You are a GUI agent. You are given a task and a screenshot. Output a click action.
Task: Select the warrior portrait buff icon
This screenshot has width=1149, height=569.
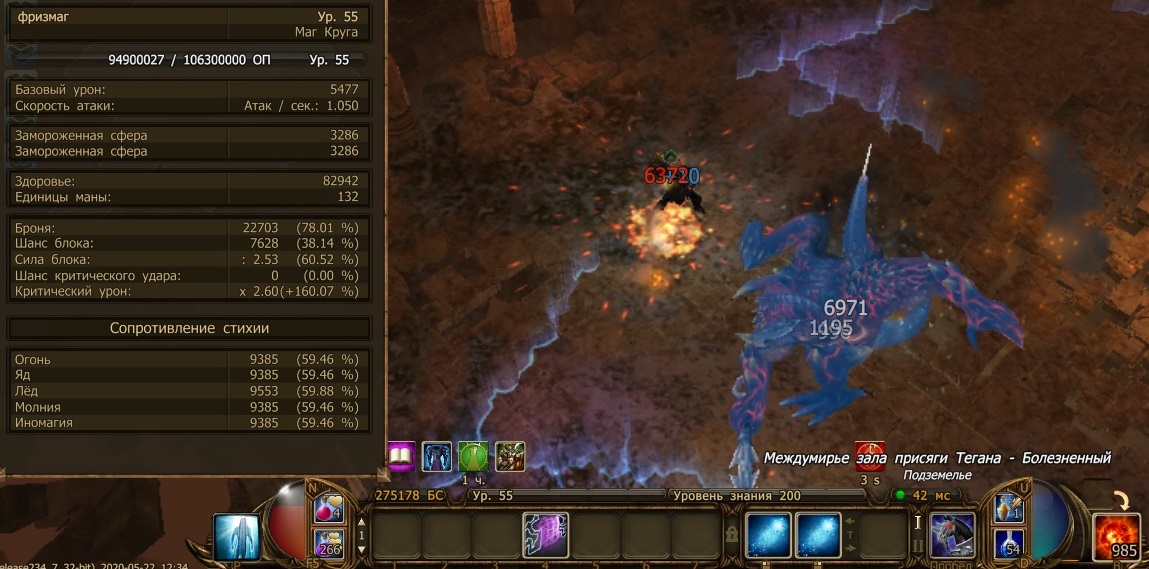(509, 457)
